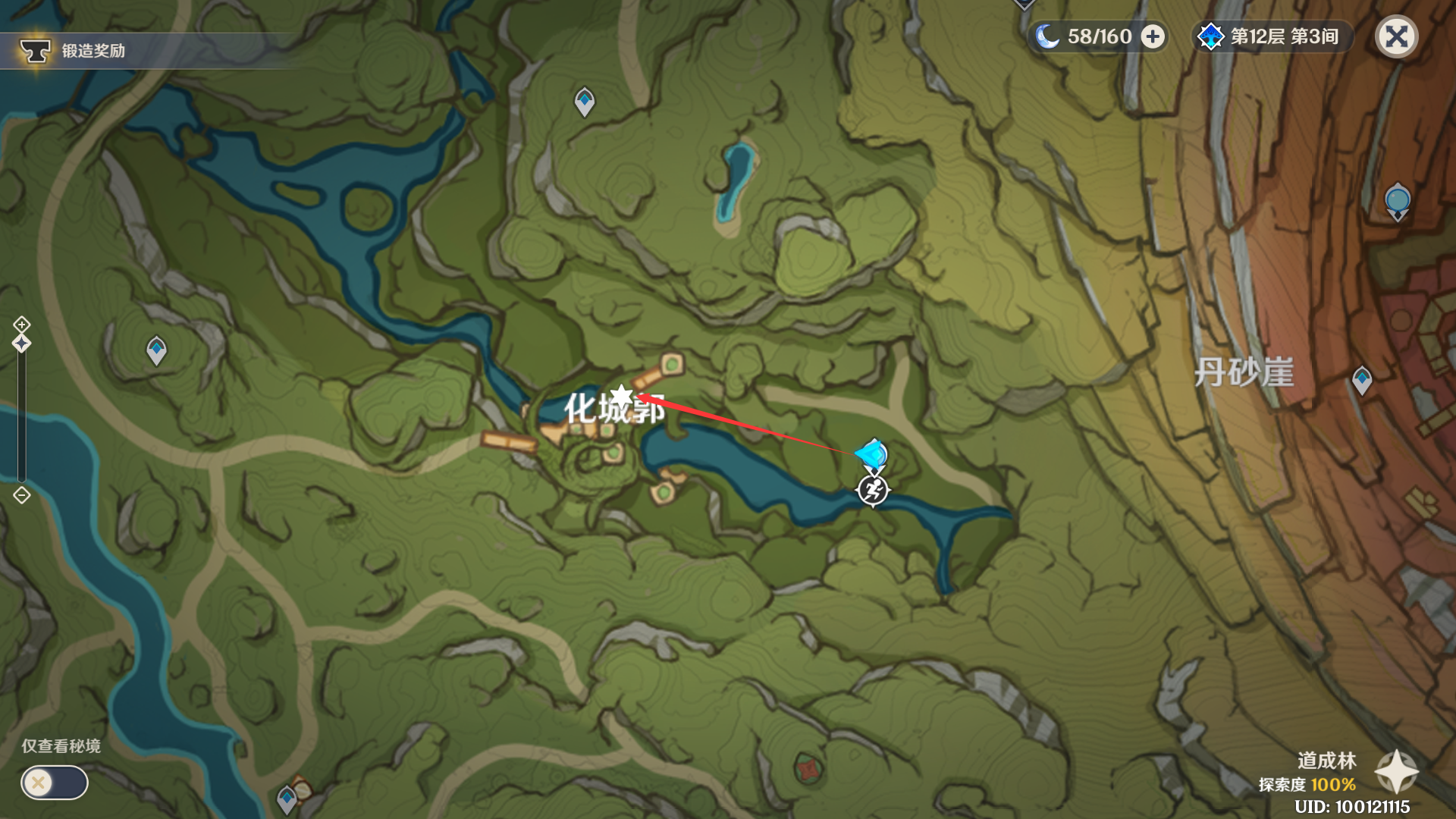Zoom out with the map's minus button

coord(21,496)
